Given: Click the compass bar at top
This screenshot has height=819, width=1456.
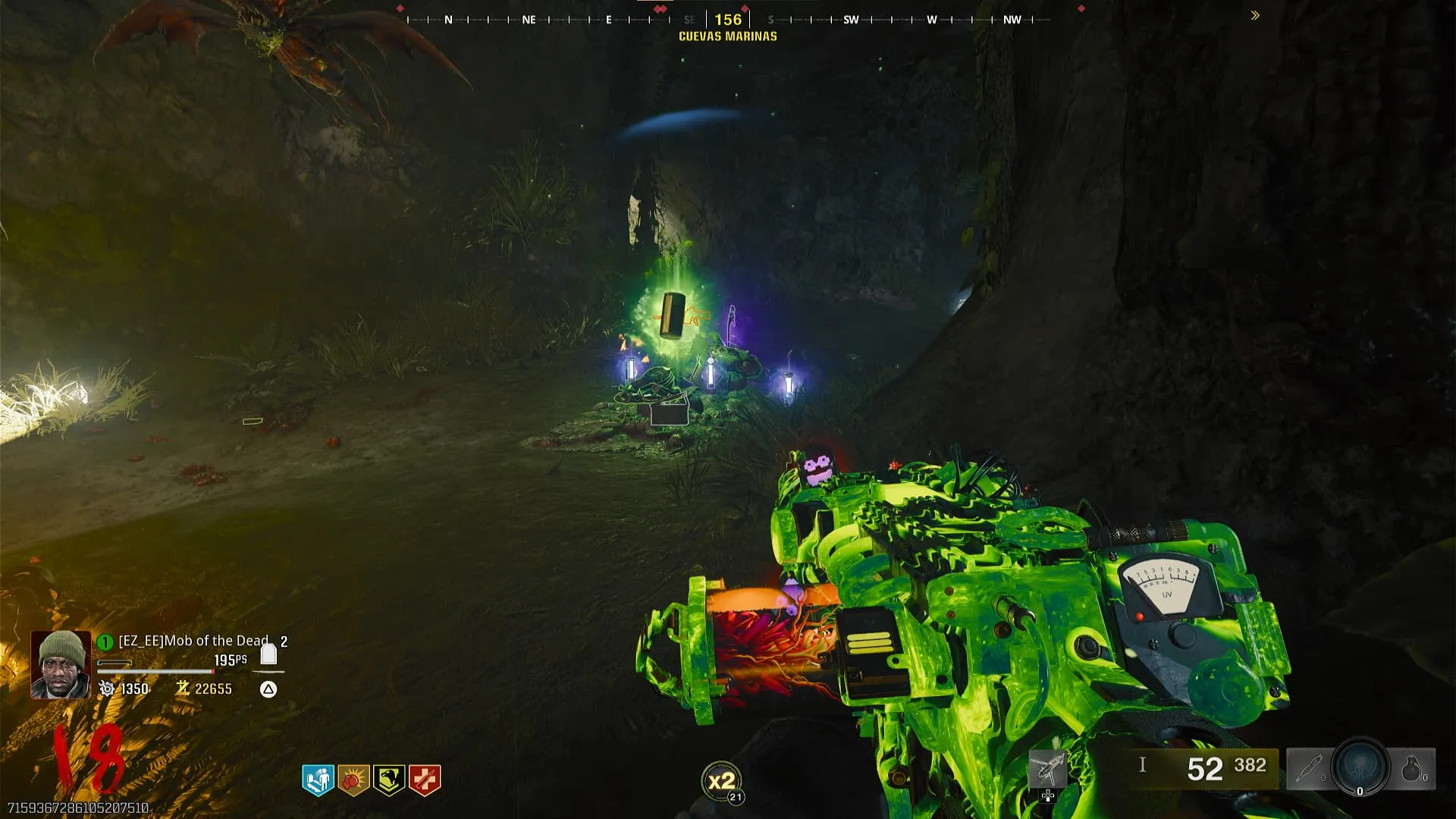Looking at the screenshot, I should click(728, 20).
